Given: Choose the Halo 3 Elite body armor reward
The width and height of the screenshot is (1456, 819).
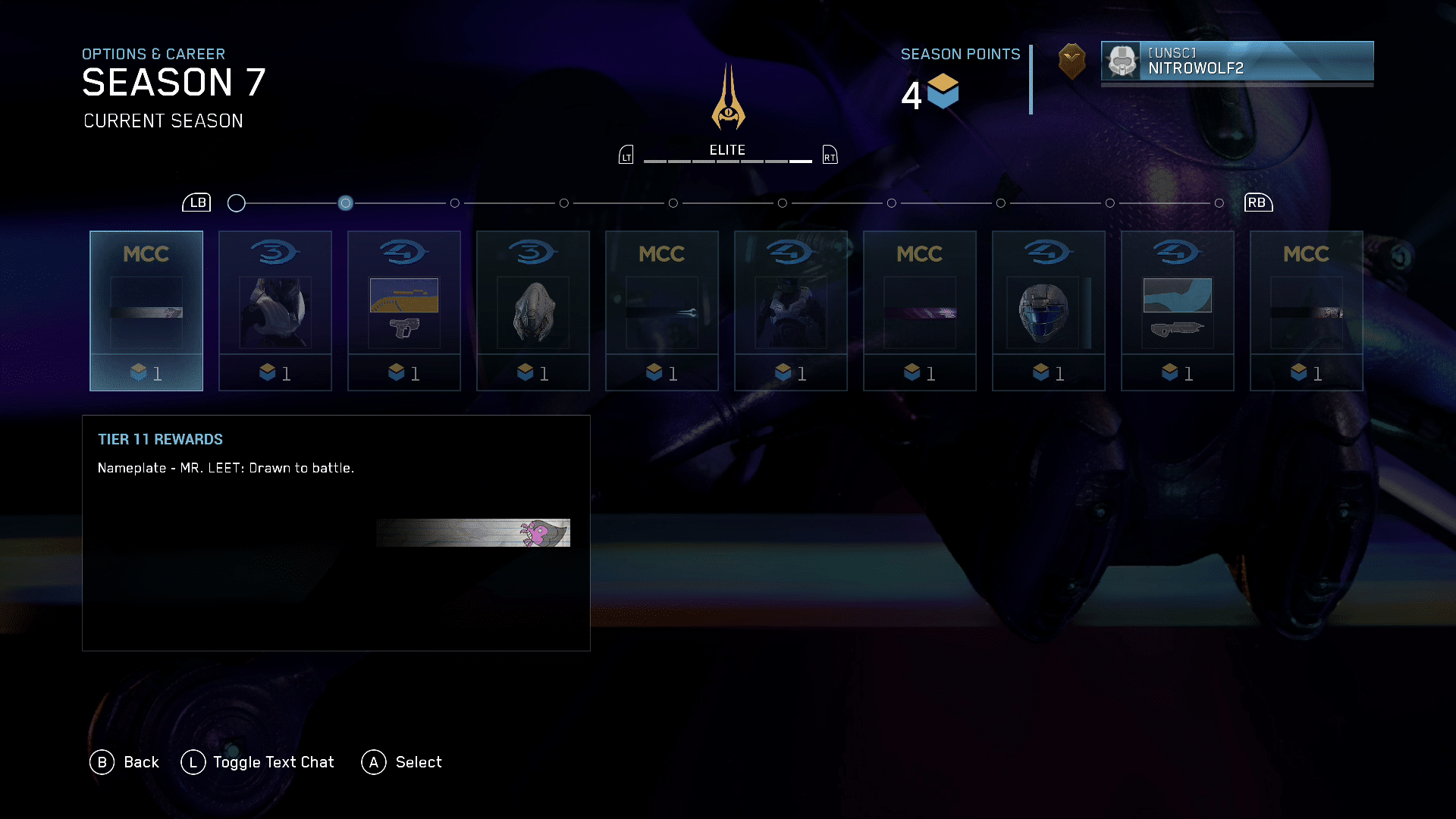Looking at the screenshot, I should [x=275, y=311].
